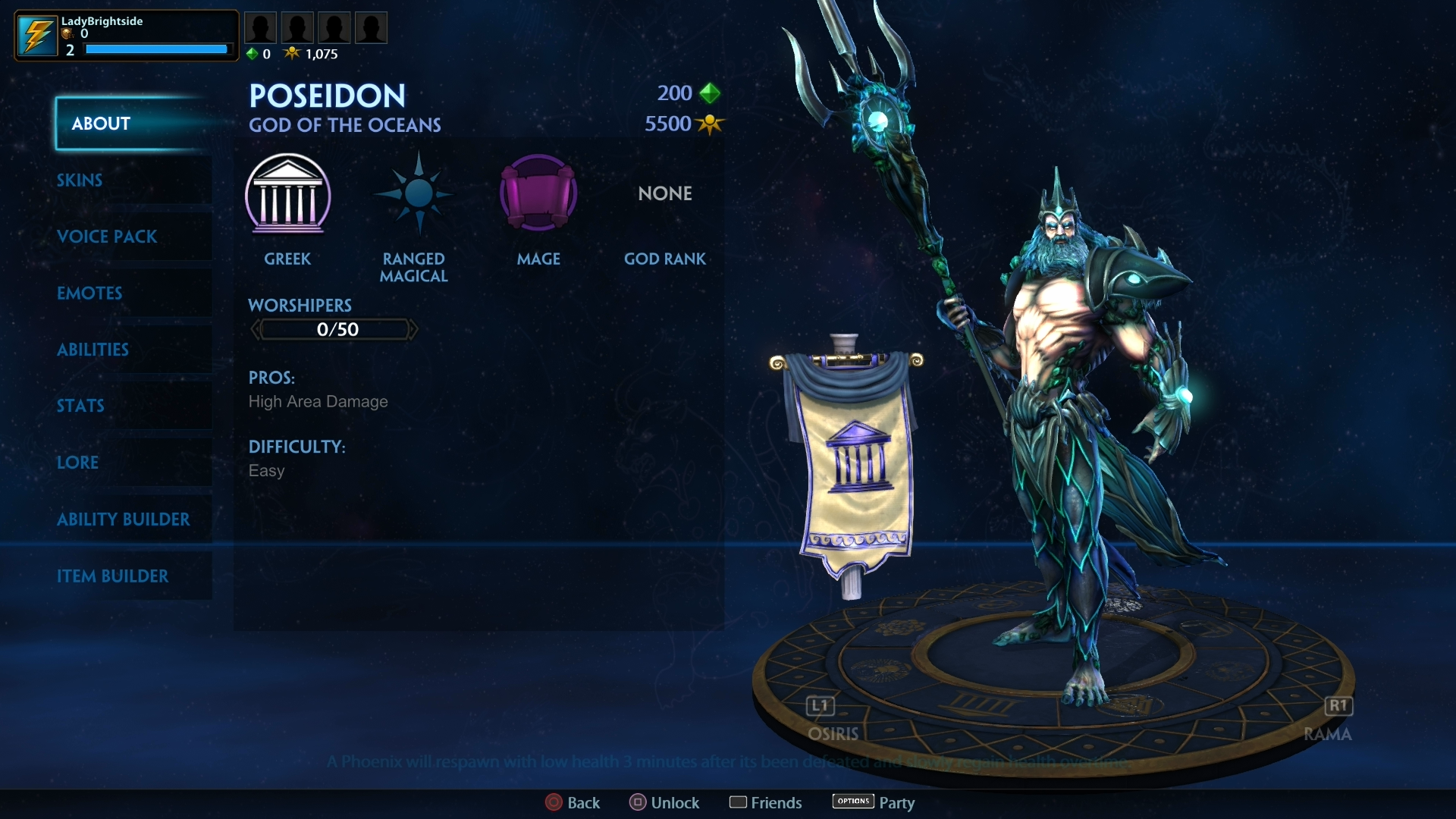Click the green gems currency icon
1456x819 pixels.
pos(708,93)
